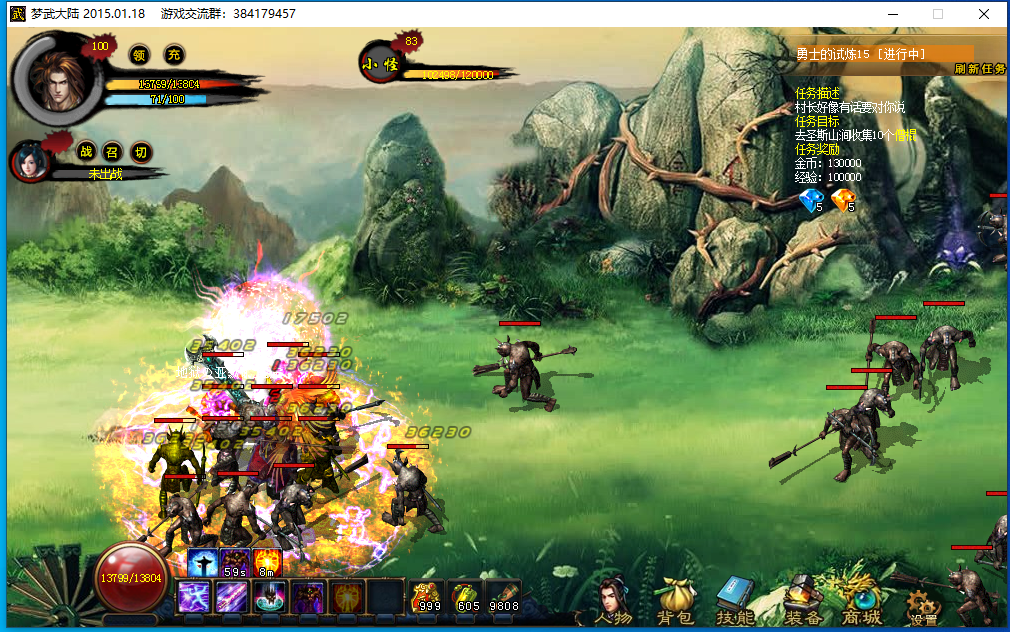Open the 装备 equipment menu
Screen dimensions: 1010x632
click(x=803, y=602)
